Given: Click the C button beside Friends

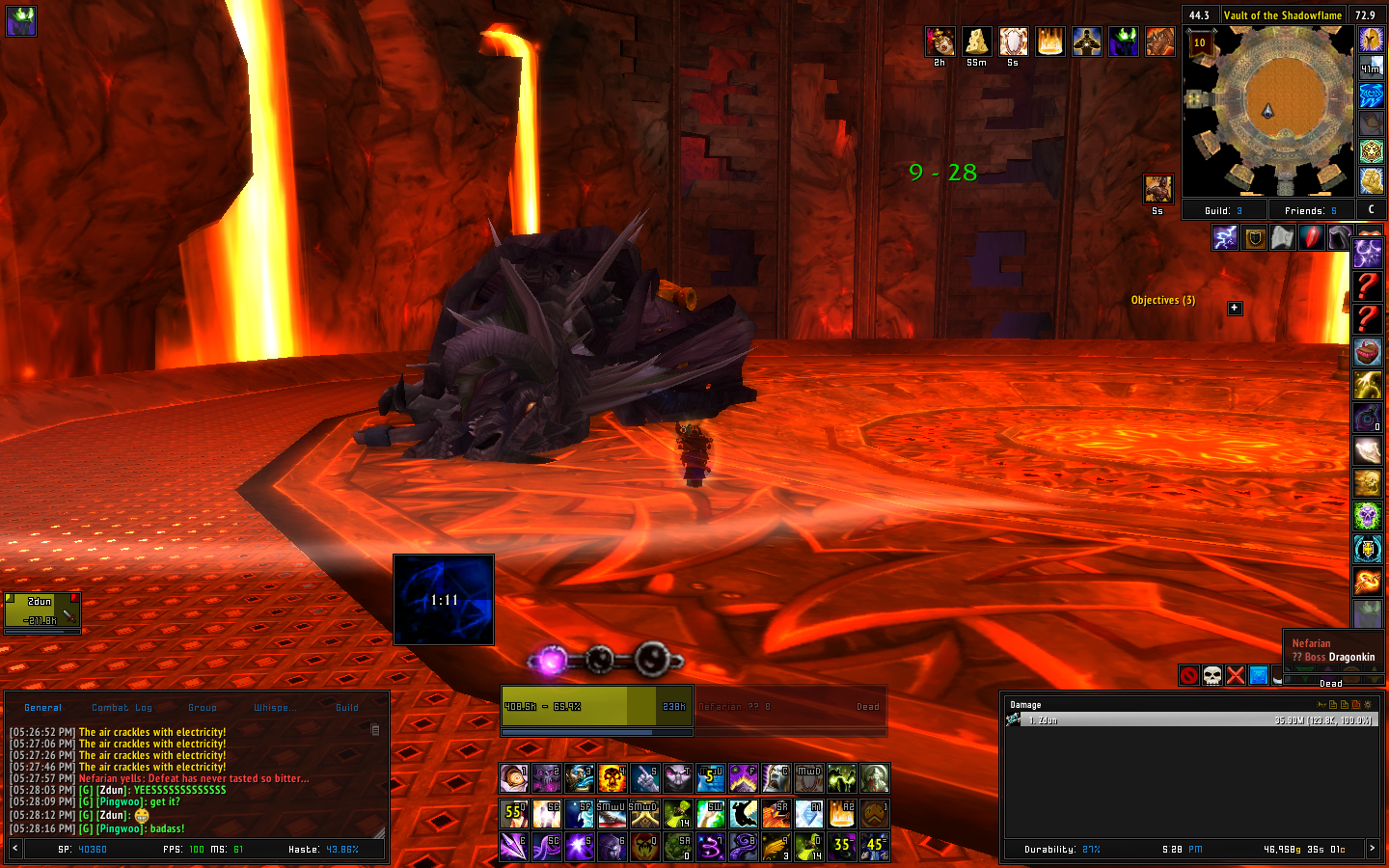Looking at the screenshot, I should click(x=1371, y=209).
